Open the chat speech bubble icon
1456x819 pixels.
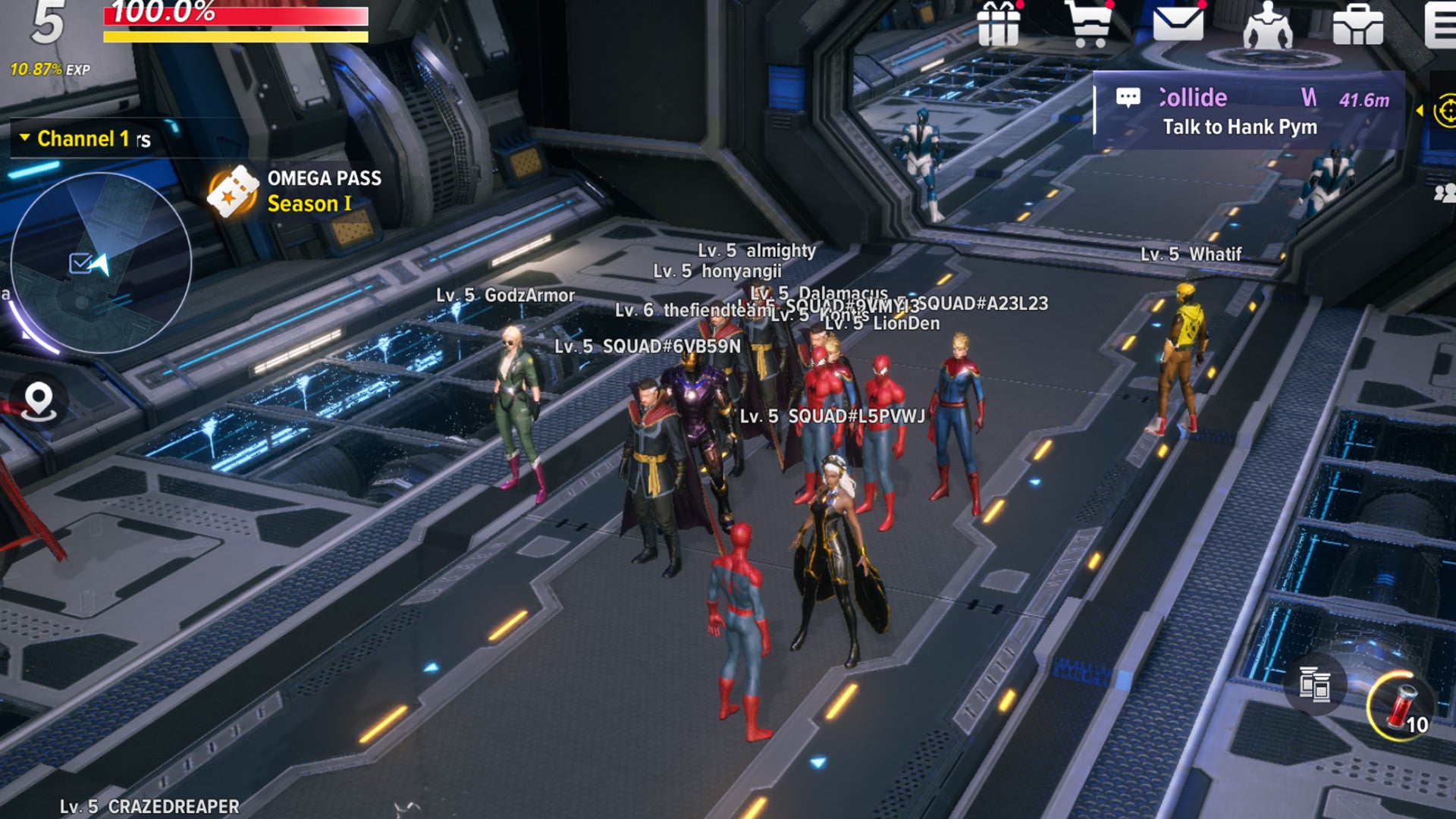[1128, 97]
